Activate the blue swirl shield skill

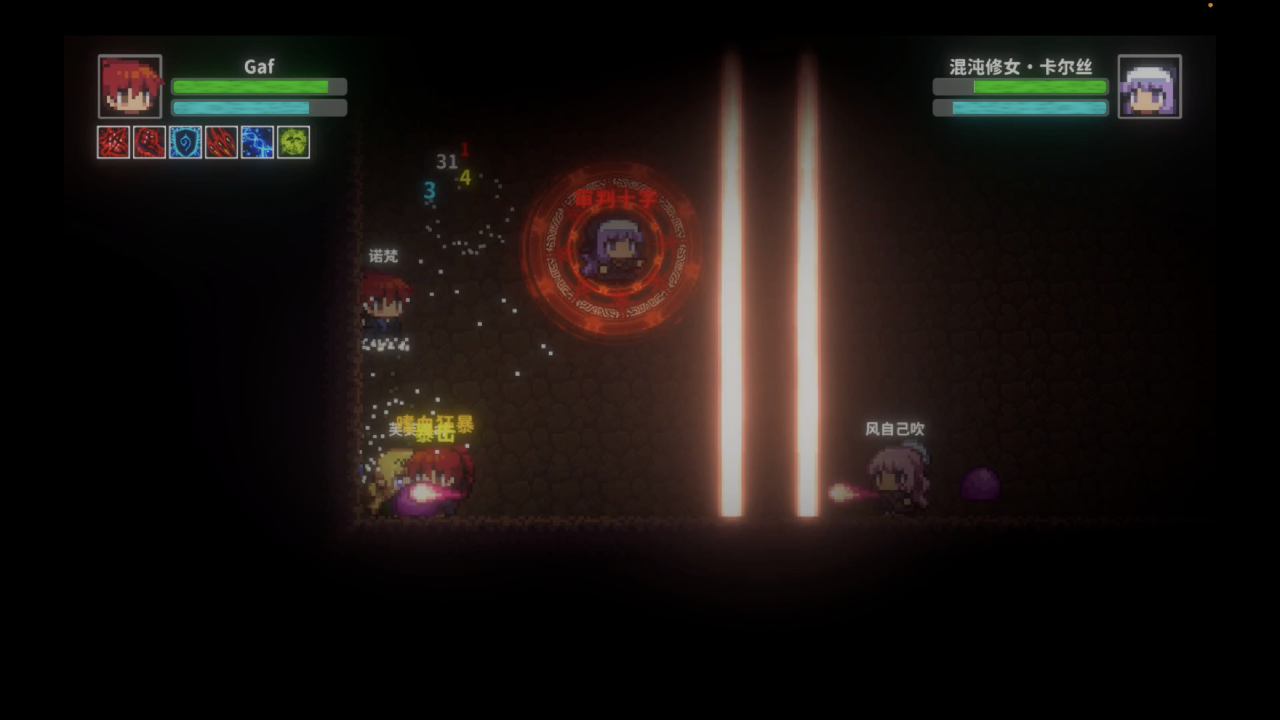185,142
